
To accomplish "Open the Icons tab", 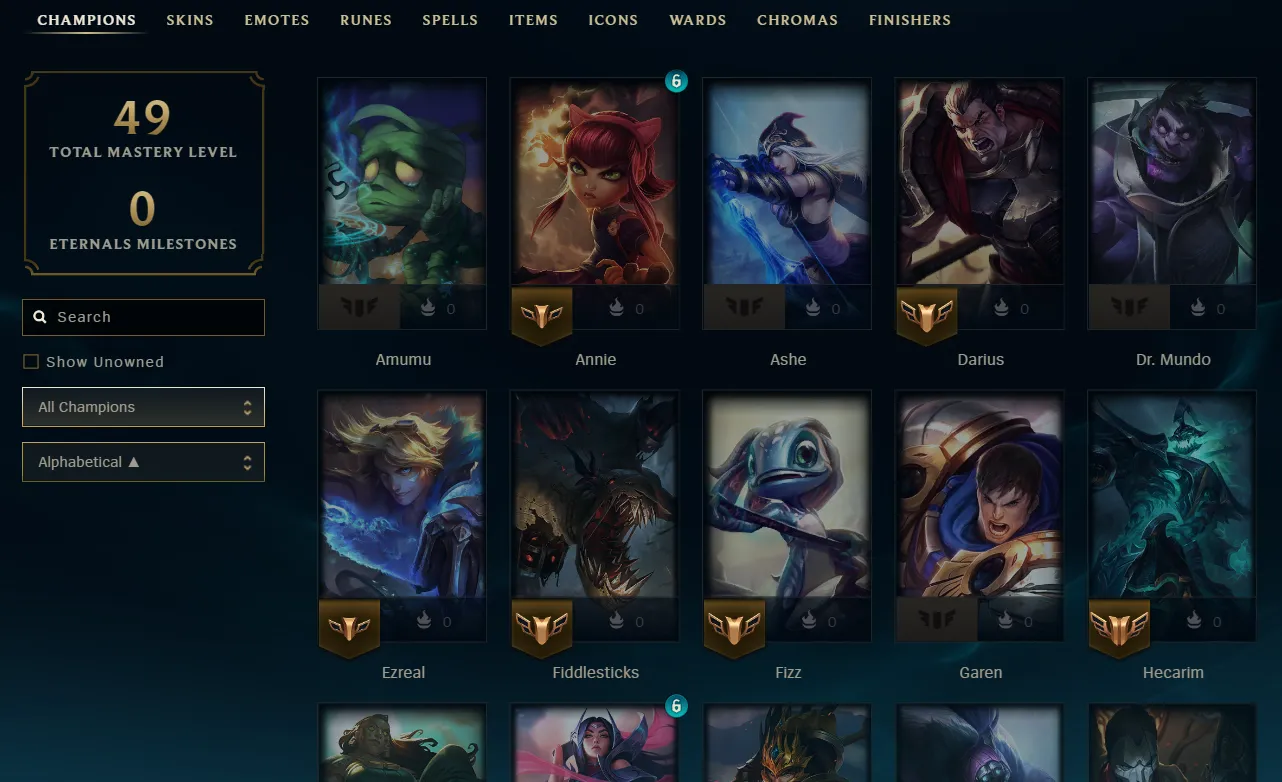I will (x=613, y=20).
